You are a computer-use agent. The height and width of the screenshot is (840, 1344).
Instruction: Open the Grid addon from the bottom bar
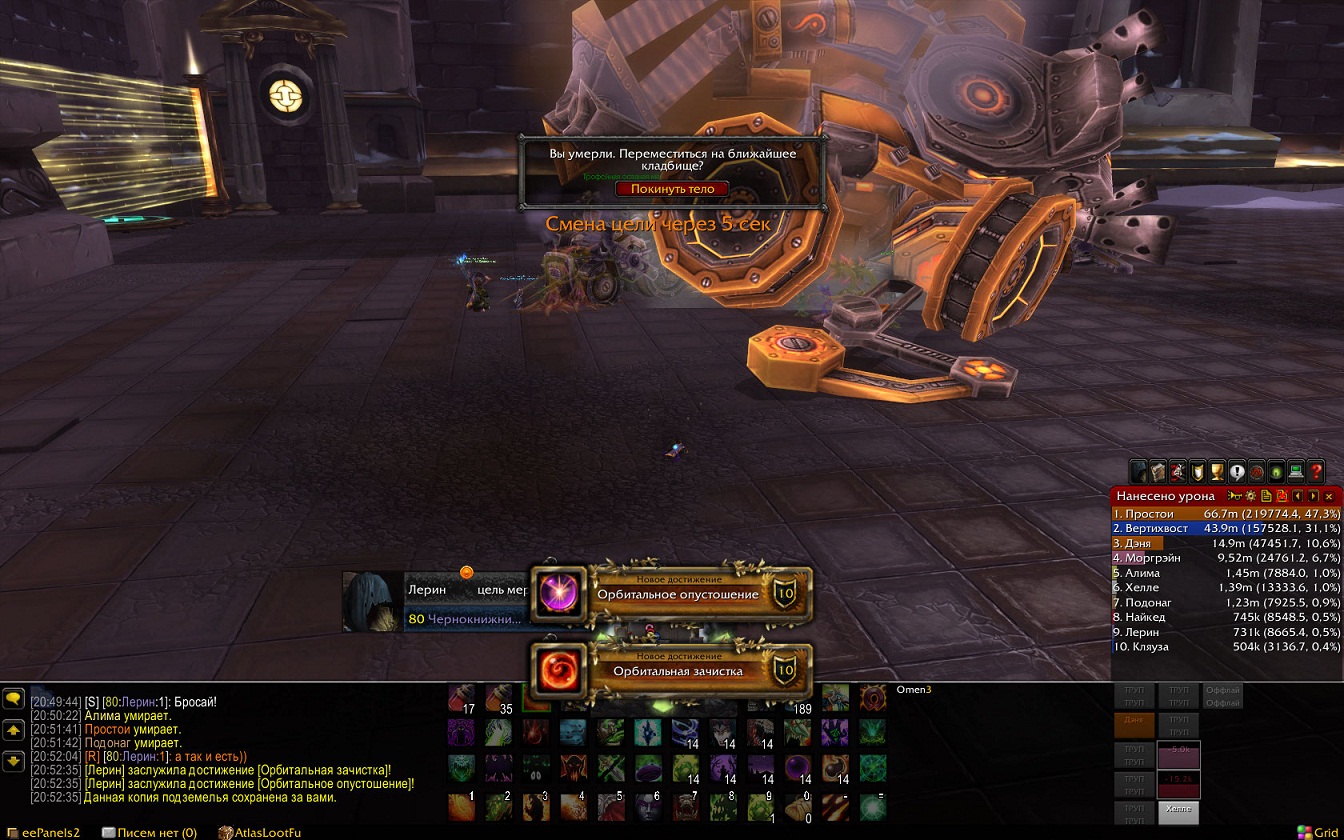[x=1317, y=832]
